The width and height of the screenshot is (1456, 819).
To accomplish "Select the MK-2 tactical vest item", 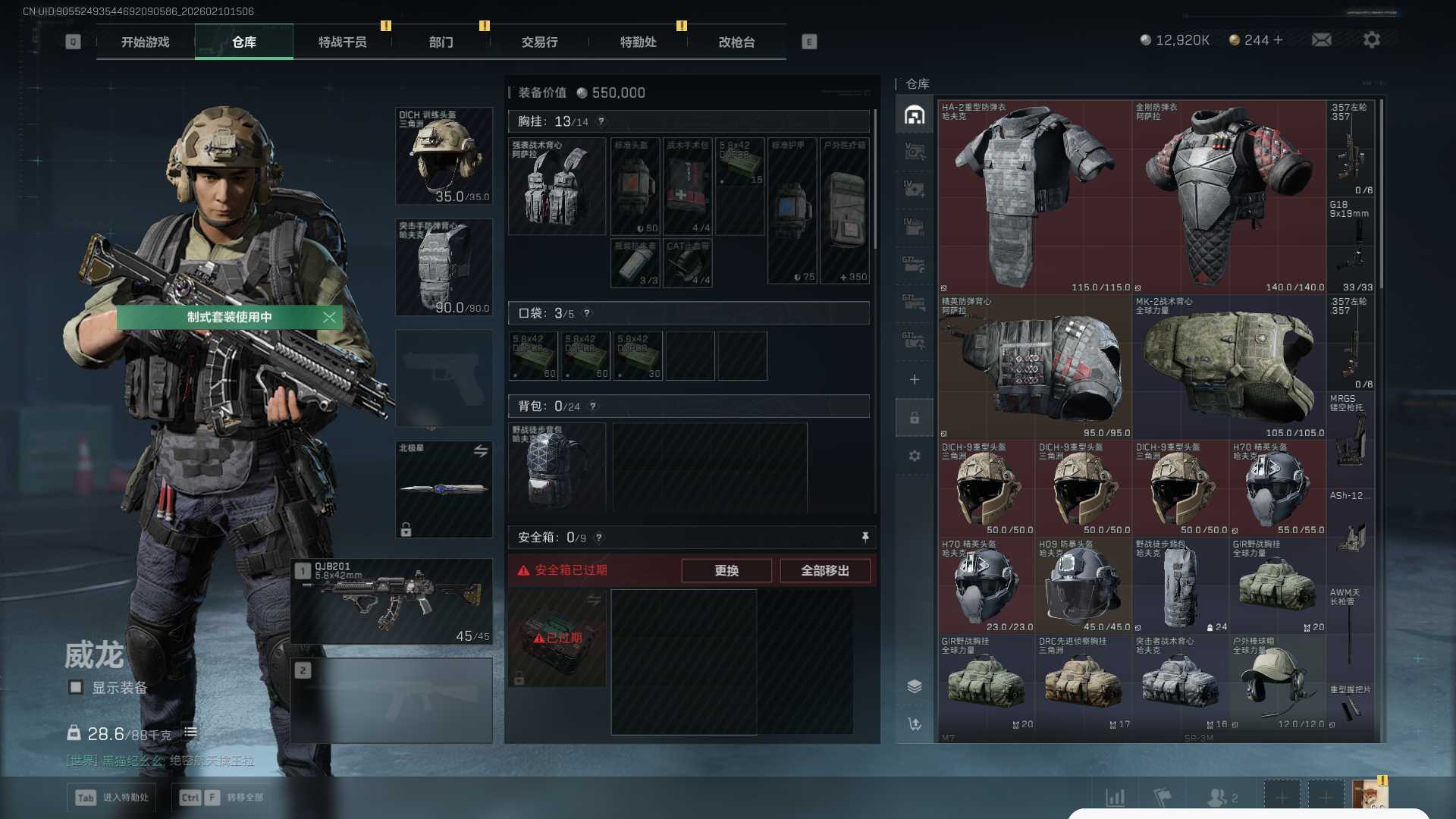I will [x=1228, y=367].
